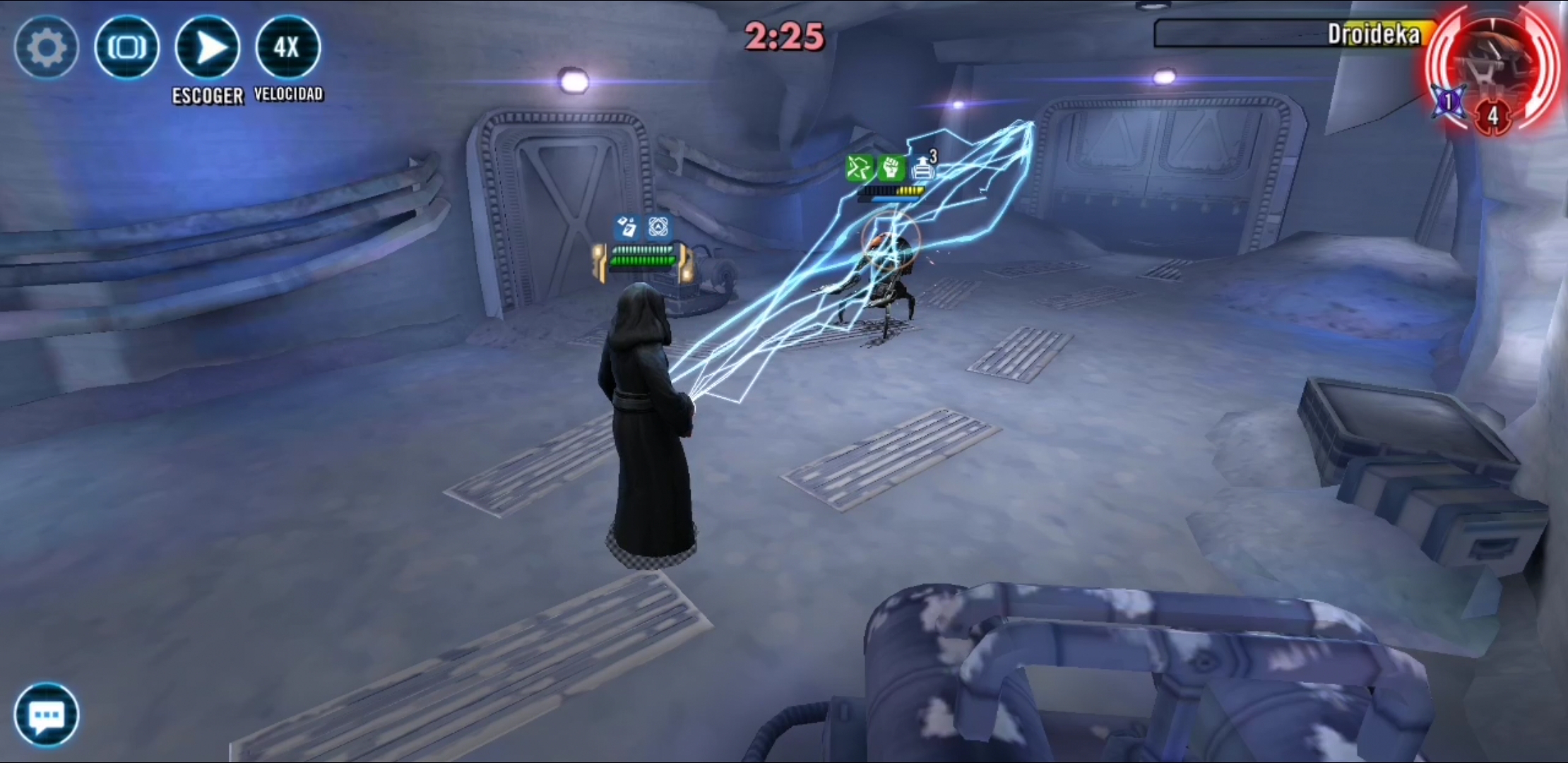Toggle the camera view button
Screen dimensions: 1568x763
(x=127, y=48)
